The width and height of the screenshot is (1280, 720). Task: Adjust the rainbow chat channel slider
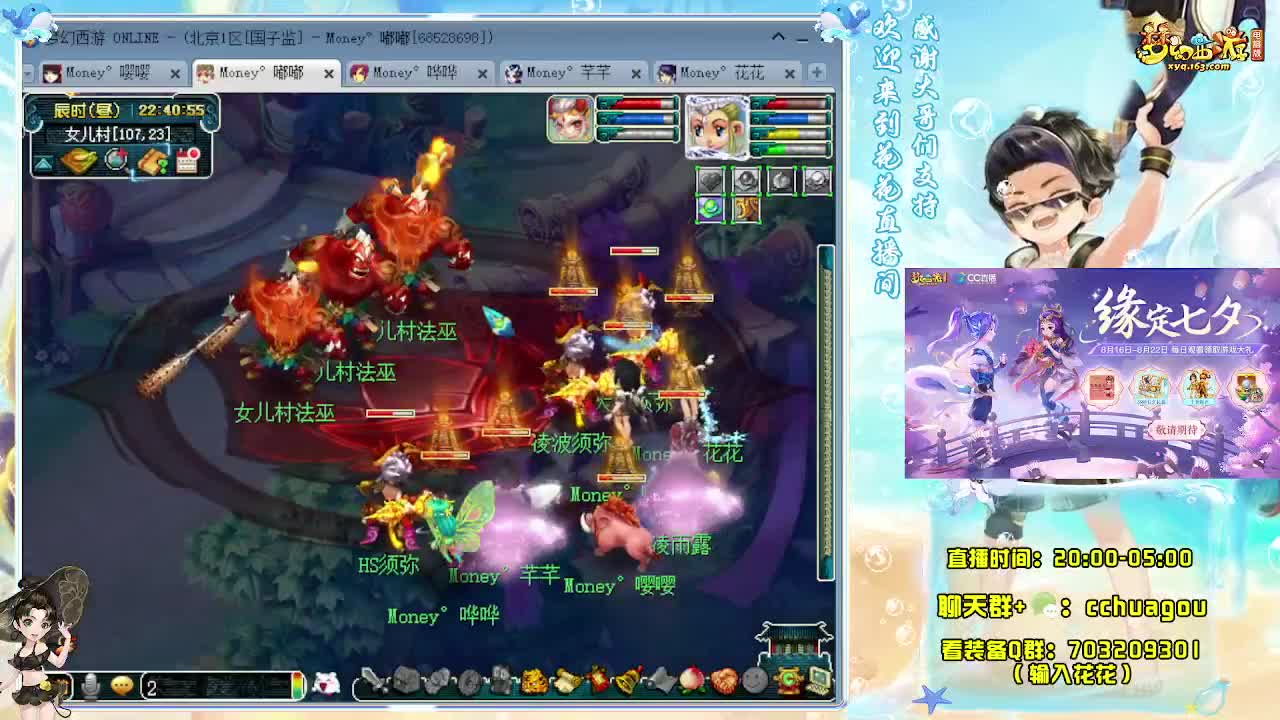[x=296, y=684]
